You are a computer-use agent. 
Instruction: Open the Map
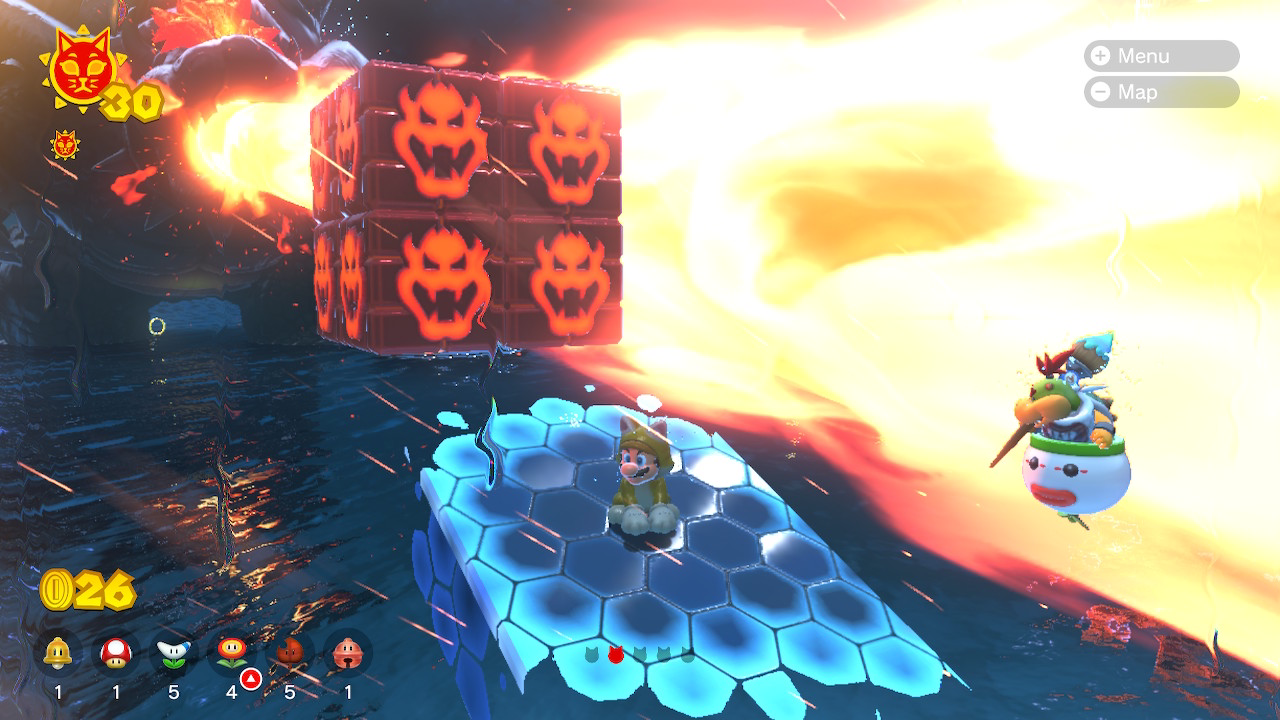tap(1160, 92)
